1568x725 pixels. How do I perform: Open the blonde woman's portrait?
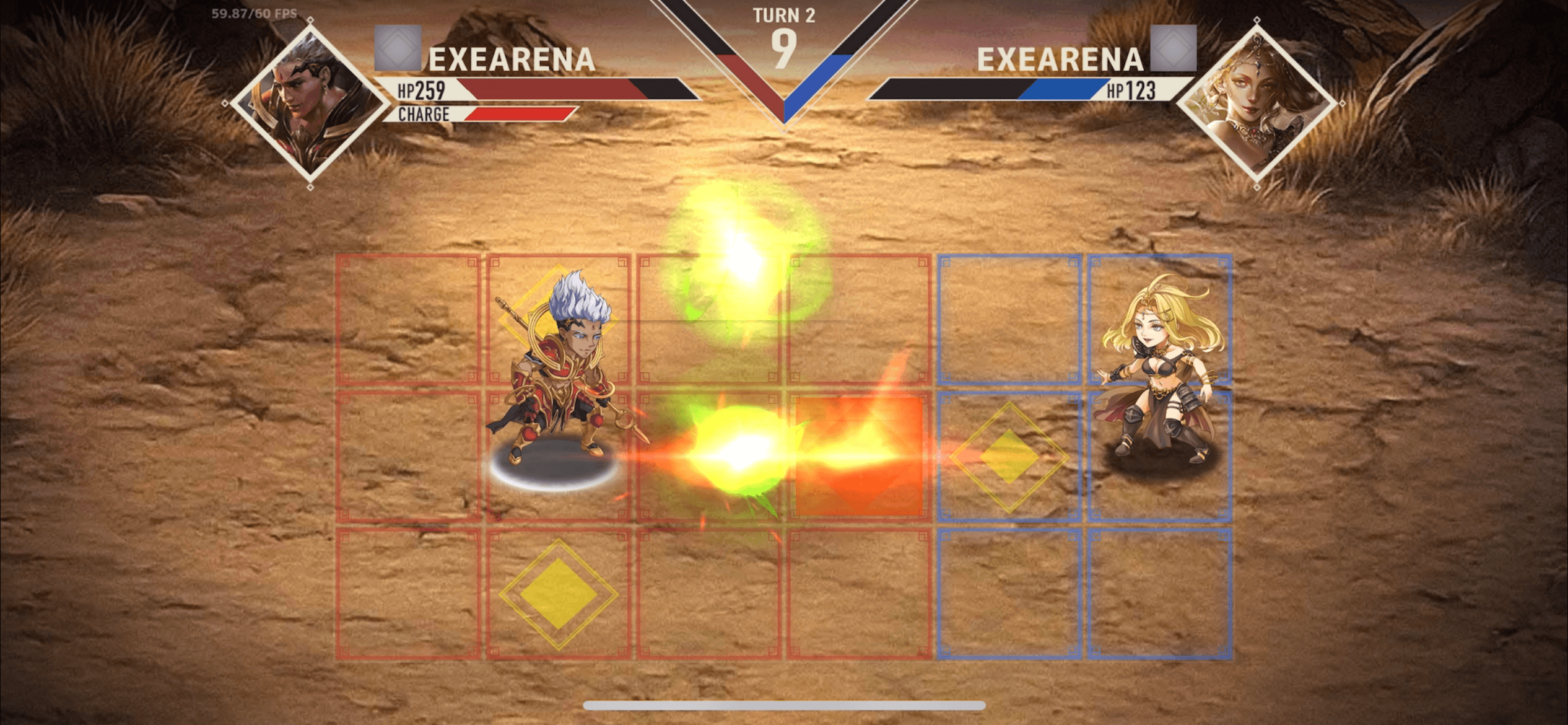point(1257,102)
